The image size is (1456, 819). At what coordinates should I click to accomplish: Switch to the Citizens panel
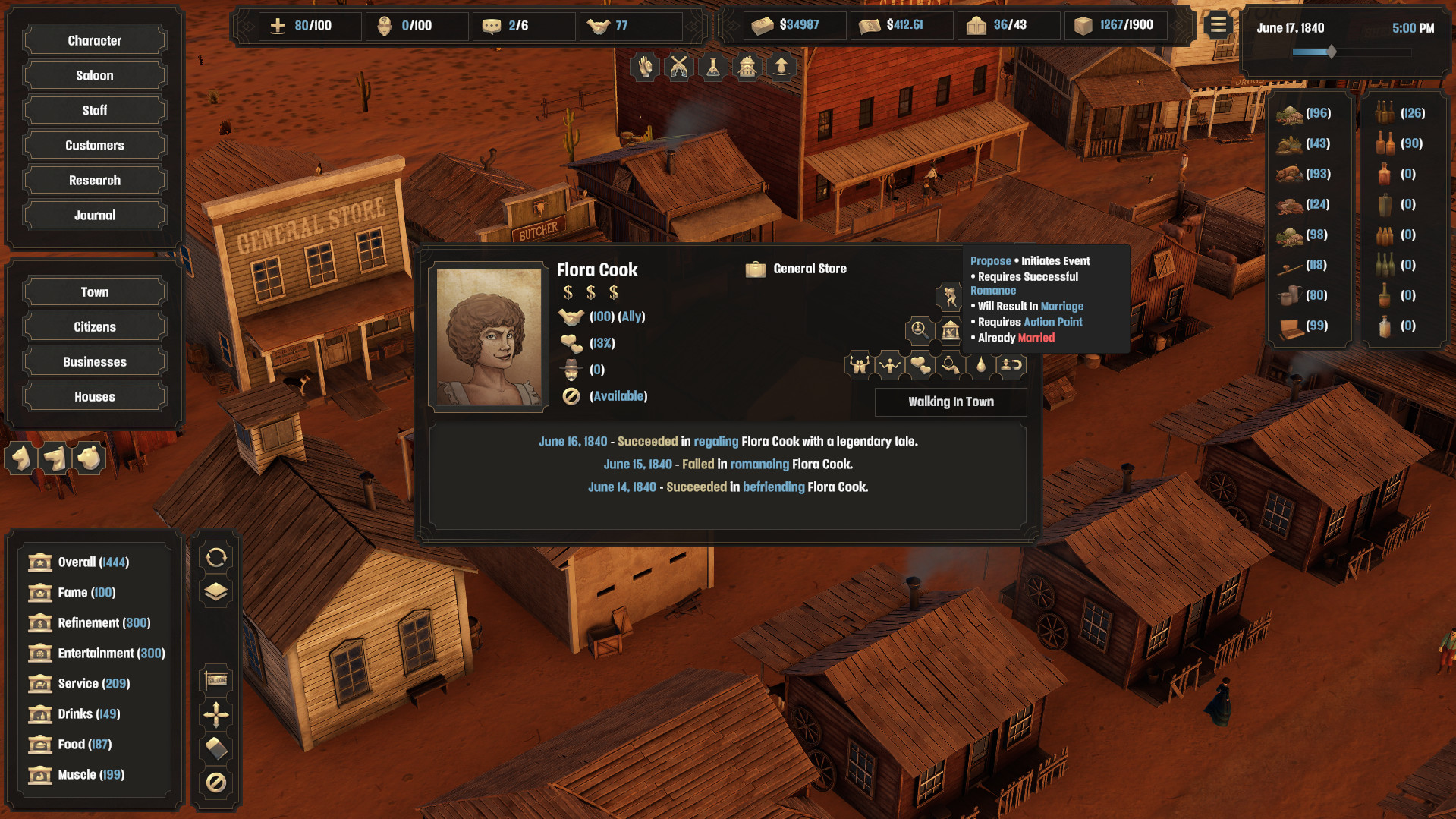[x=94, y=326]
